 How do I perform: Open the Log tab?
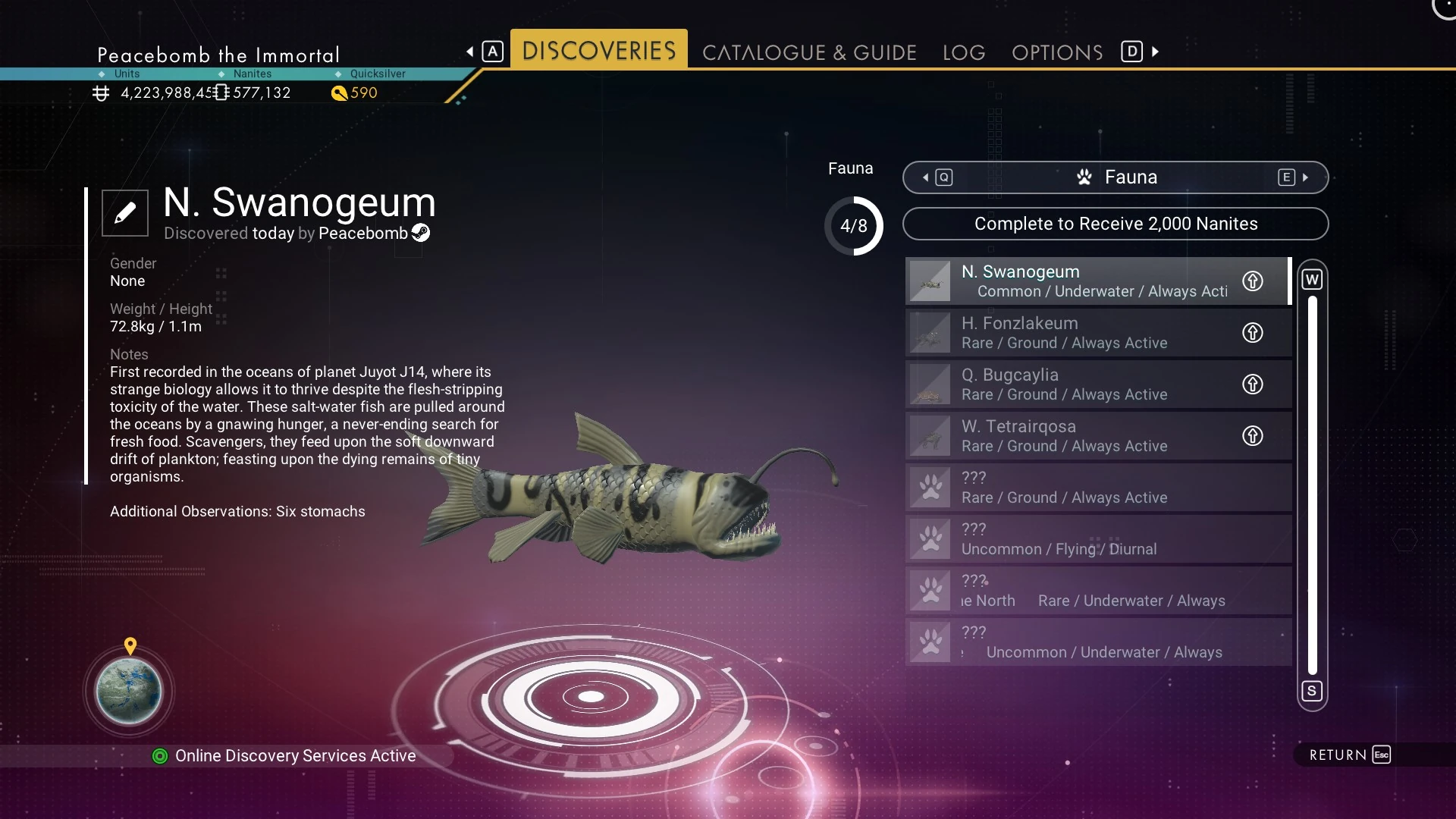[964, 52]
